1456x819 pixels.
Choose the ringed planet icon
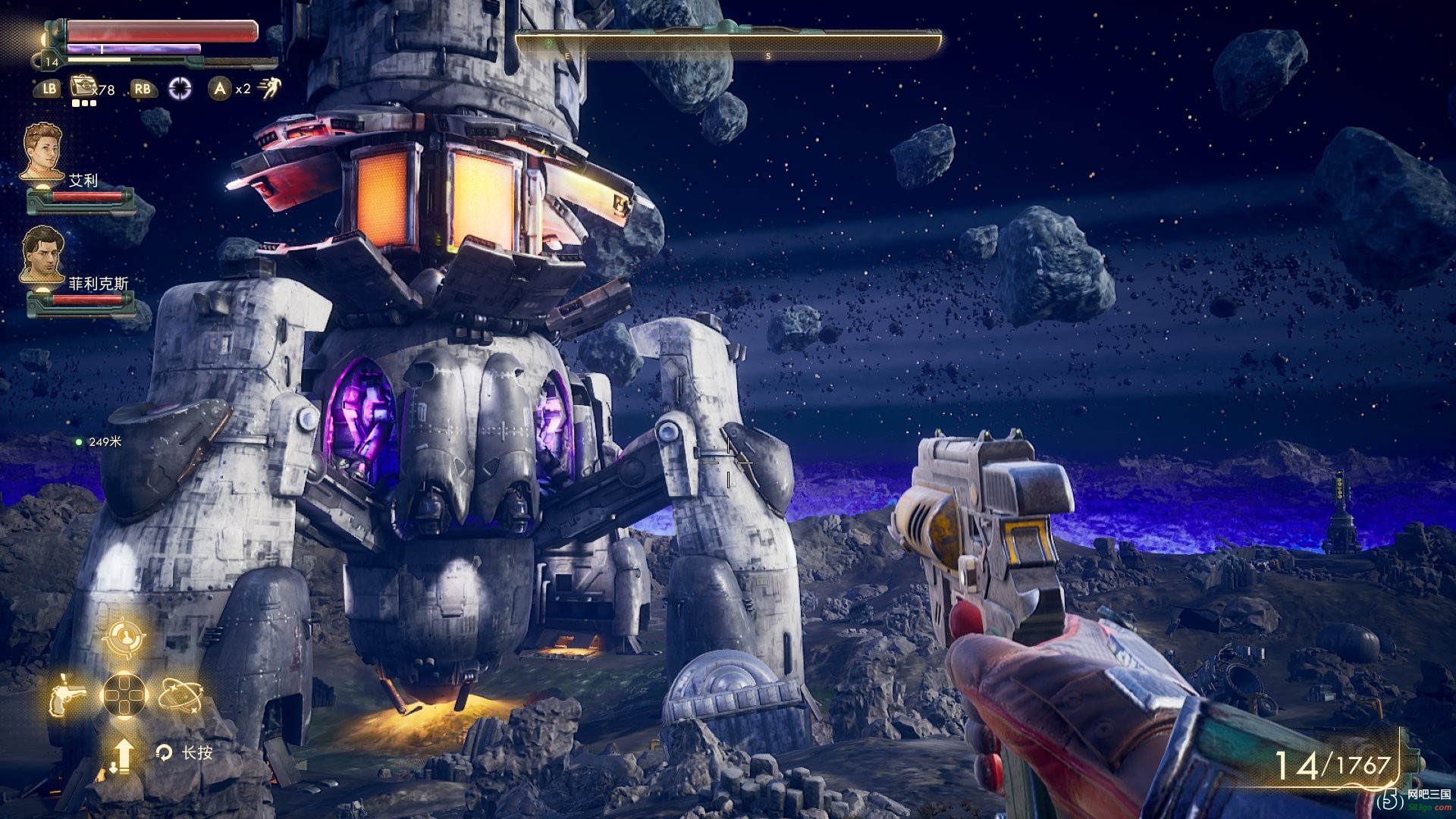pos(180,695)
